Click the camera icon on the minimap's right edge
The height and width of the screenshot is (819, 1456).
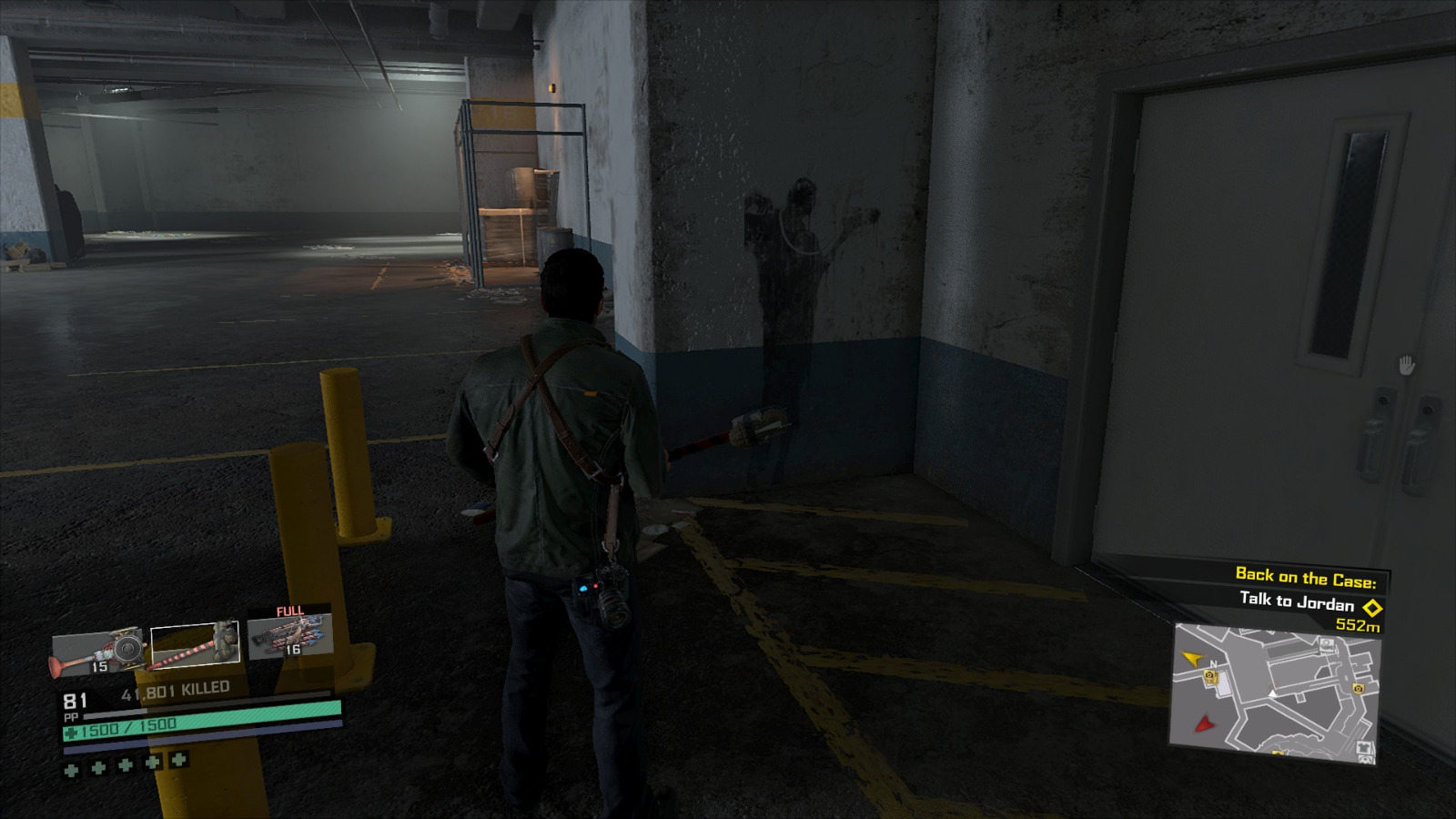click(x=1358, y=689)
